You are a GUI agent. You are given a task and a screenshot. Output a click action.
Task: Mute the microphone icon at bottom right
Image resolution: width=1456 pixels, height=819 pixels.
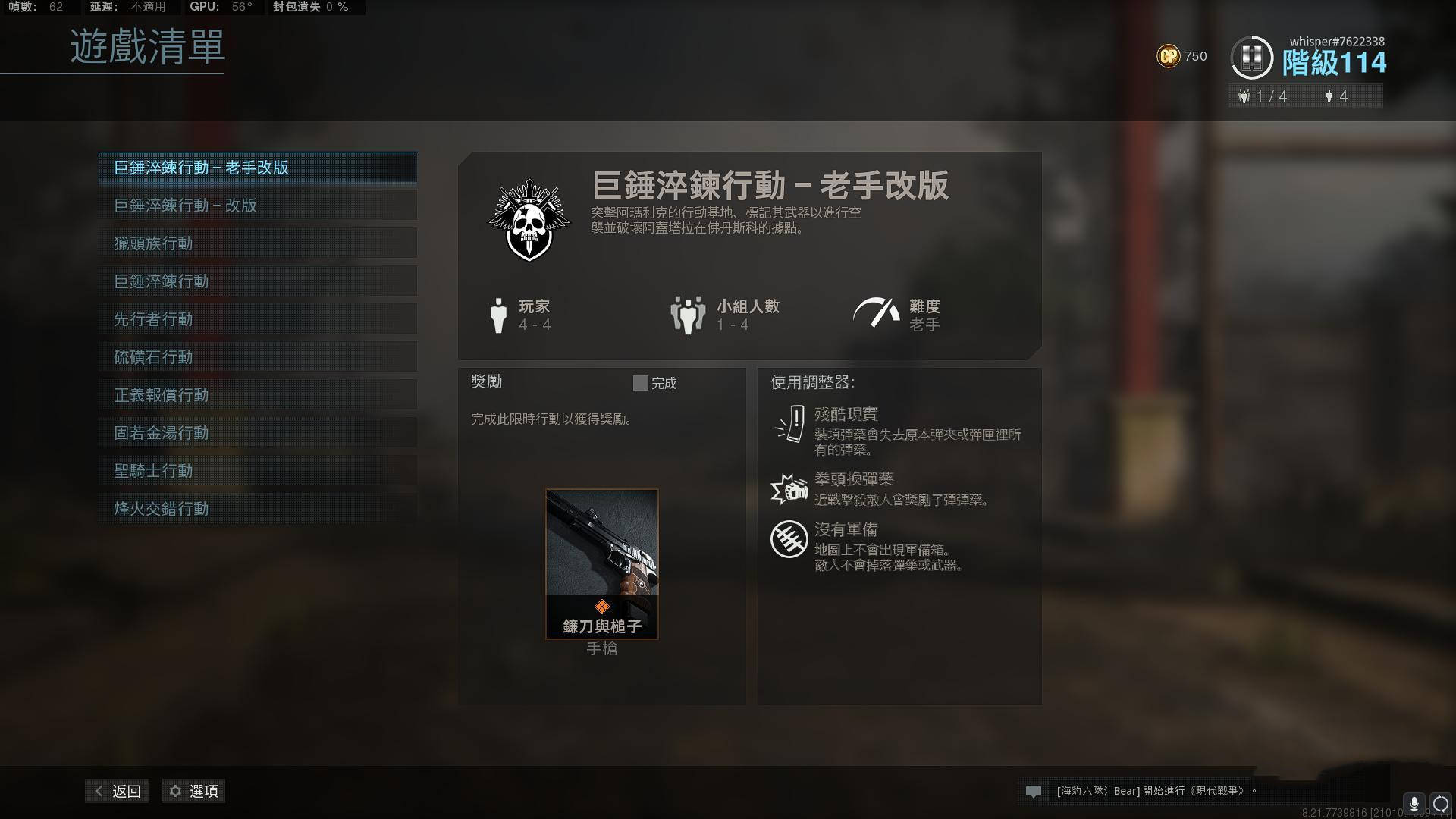(x=1412, y=802)
